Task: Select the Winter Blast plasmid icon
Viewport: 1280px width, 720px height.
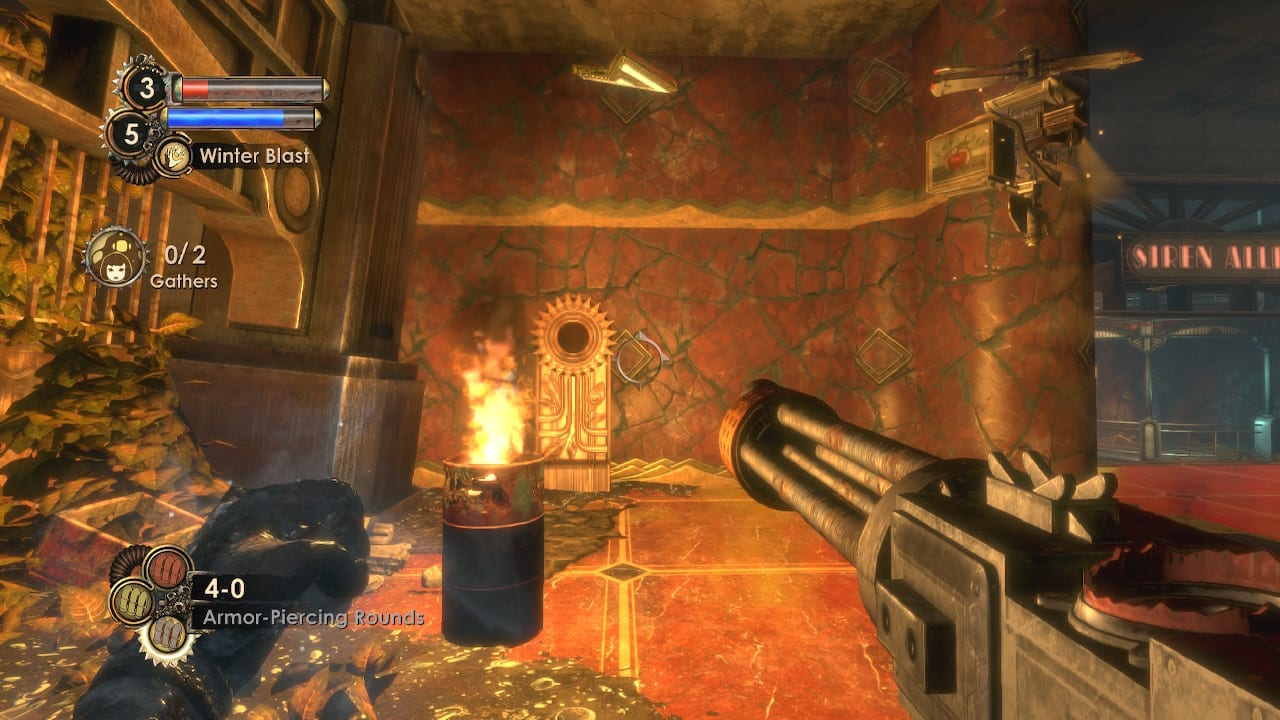Action: [173, 156]
